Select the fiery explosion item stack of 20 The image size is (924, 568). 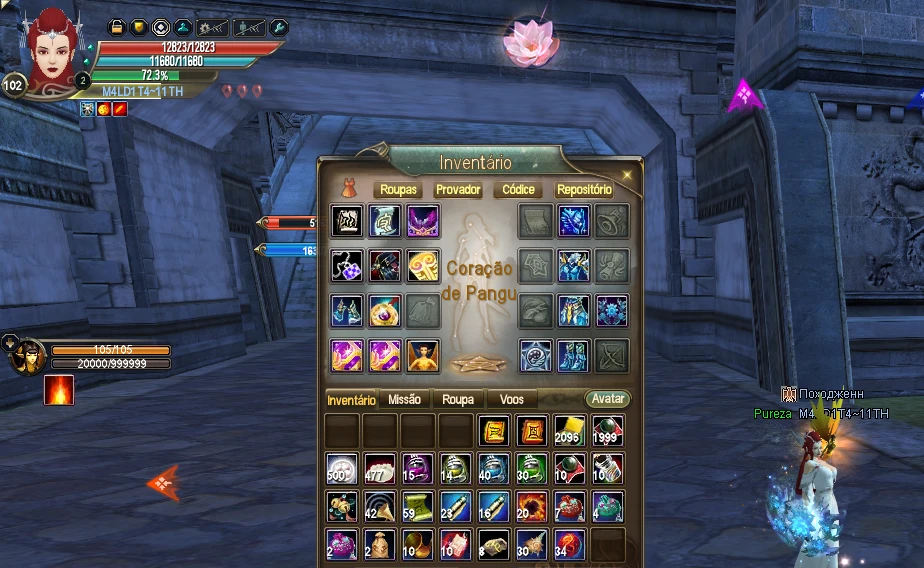tap(532, 507)
